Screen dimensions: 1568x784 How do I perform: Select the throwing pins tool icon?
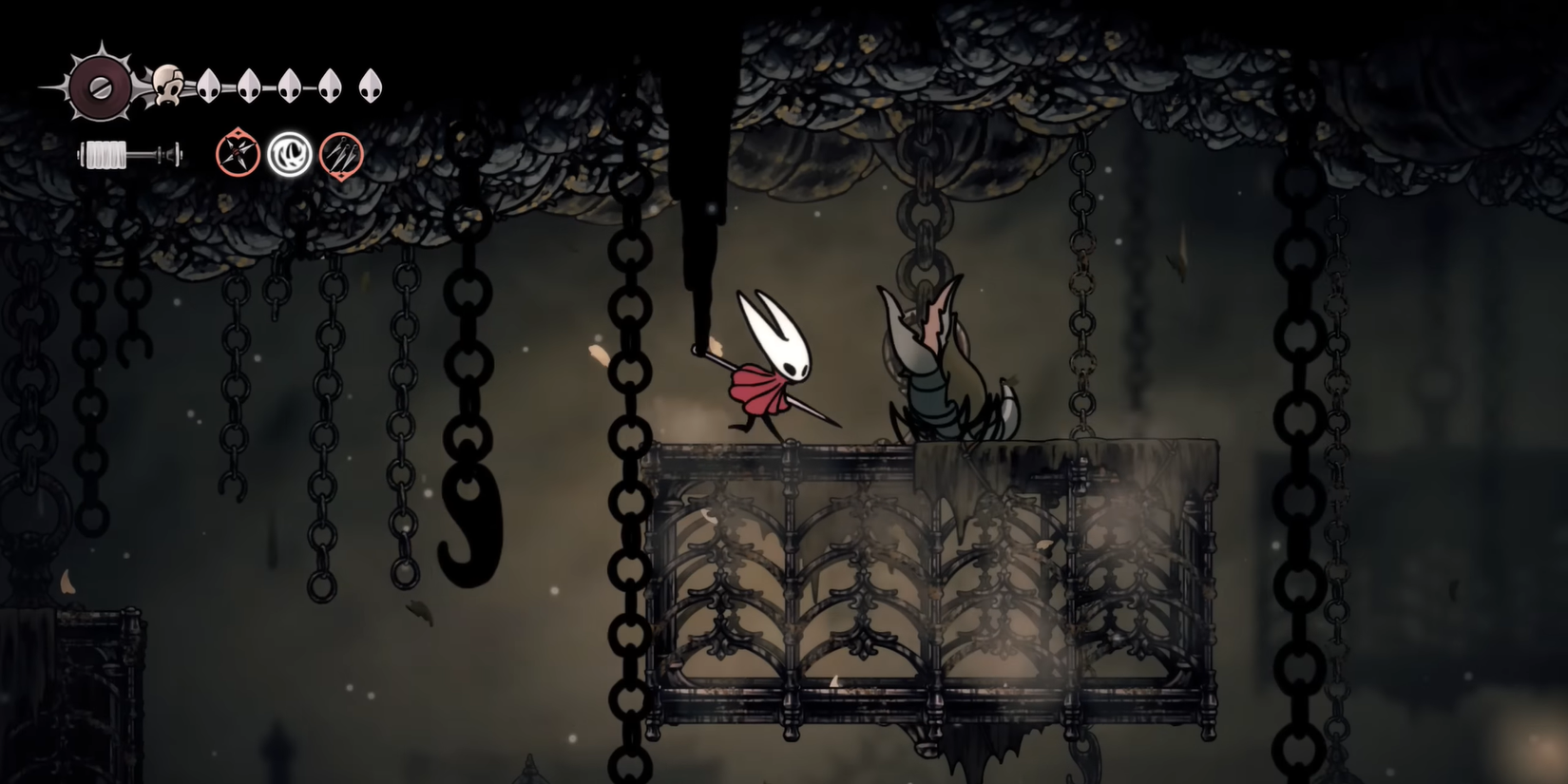[340, 157]
